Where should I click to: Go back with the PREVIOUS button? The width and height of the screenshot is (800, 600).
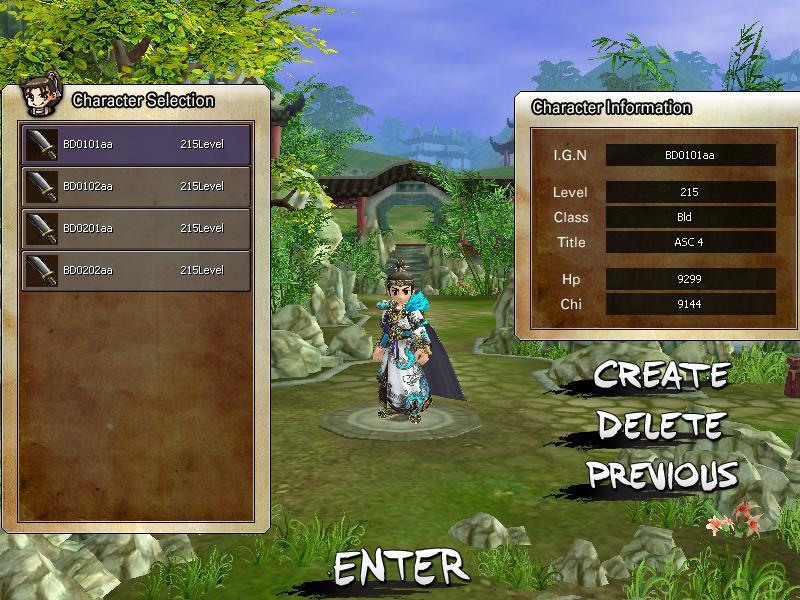pos(662,474)
